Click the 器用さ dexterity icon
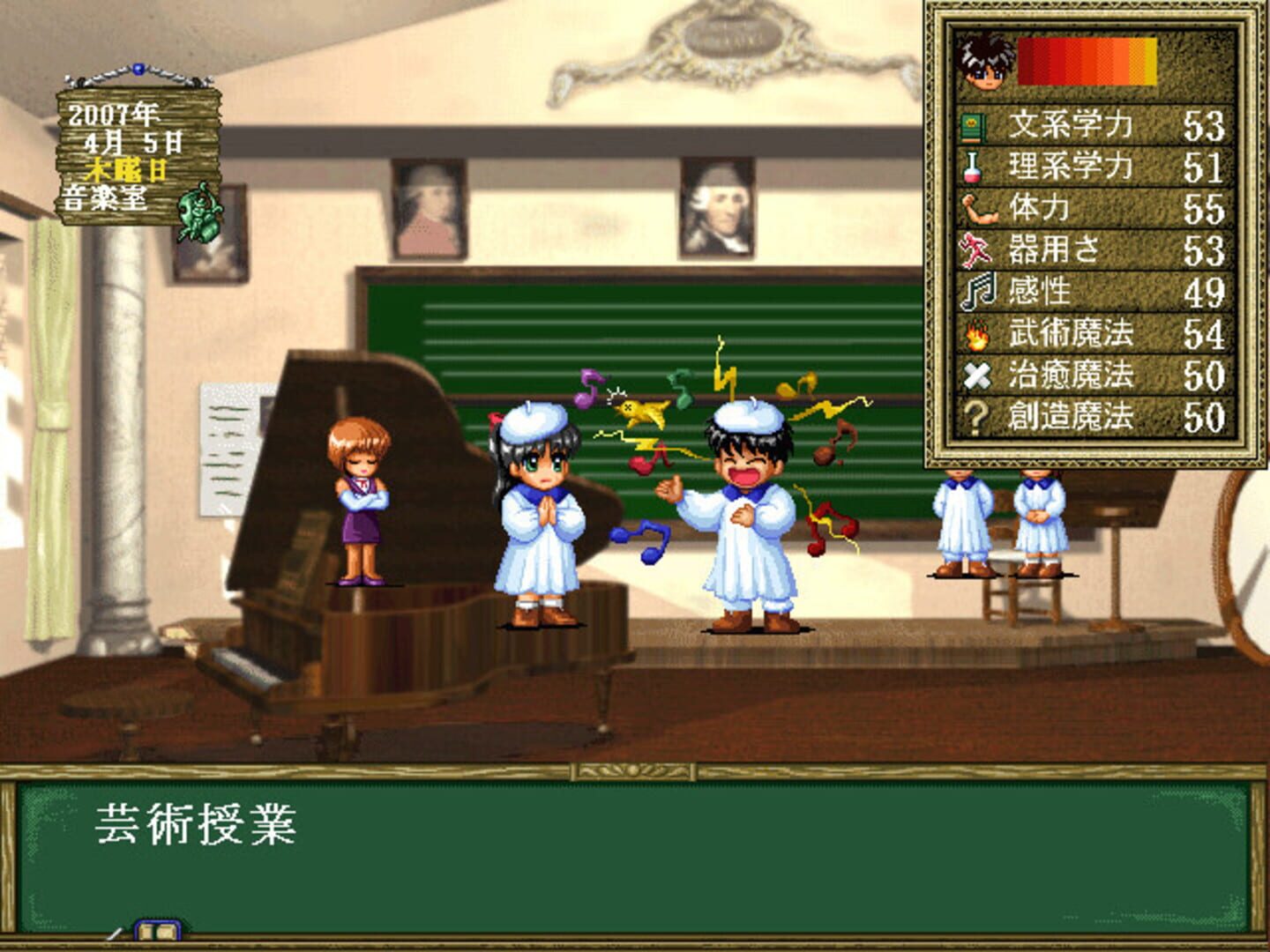The height and width of the screenshot is (952, 1270). 977,247
